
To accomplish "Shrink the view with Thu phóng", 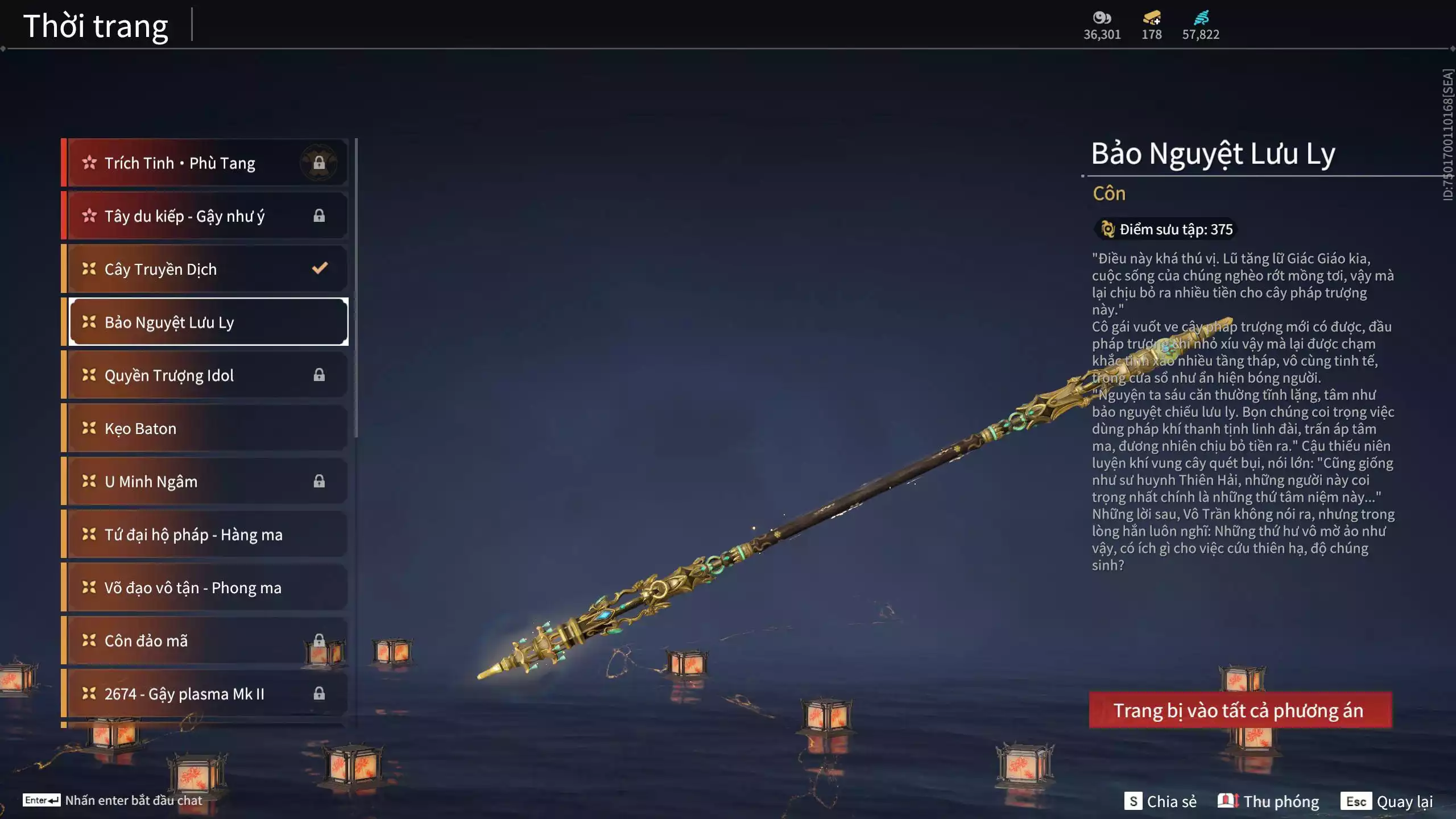I will [1268, 801].
